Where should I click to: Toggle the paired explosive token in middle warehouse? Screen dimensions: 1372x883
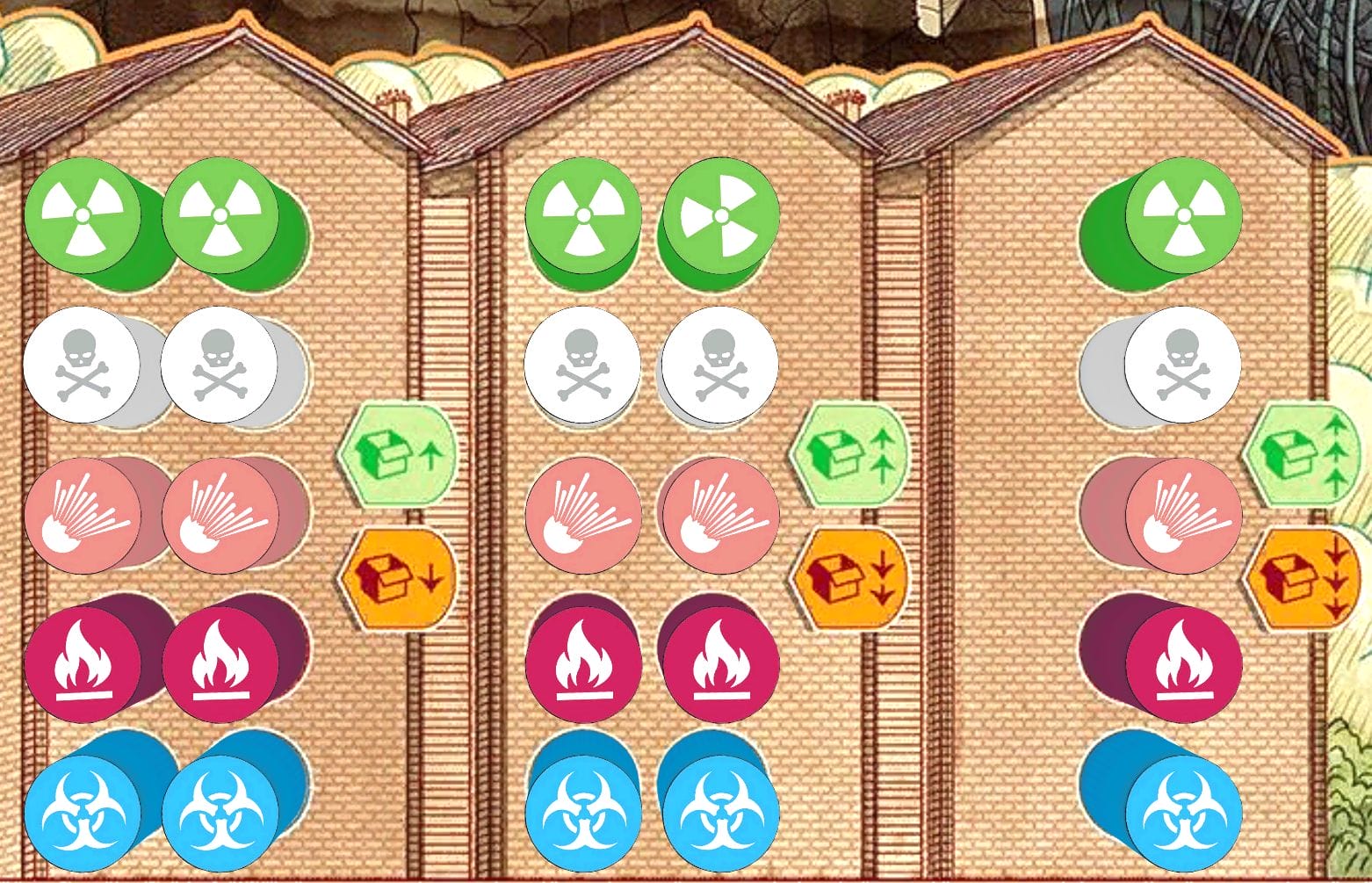tap(718, 515)
